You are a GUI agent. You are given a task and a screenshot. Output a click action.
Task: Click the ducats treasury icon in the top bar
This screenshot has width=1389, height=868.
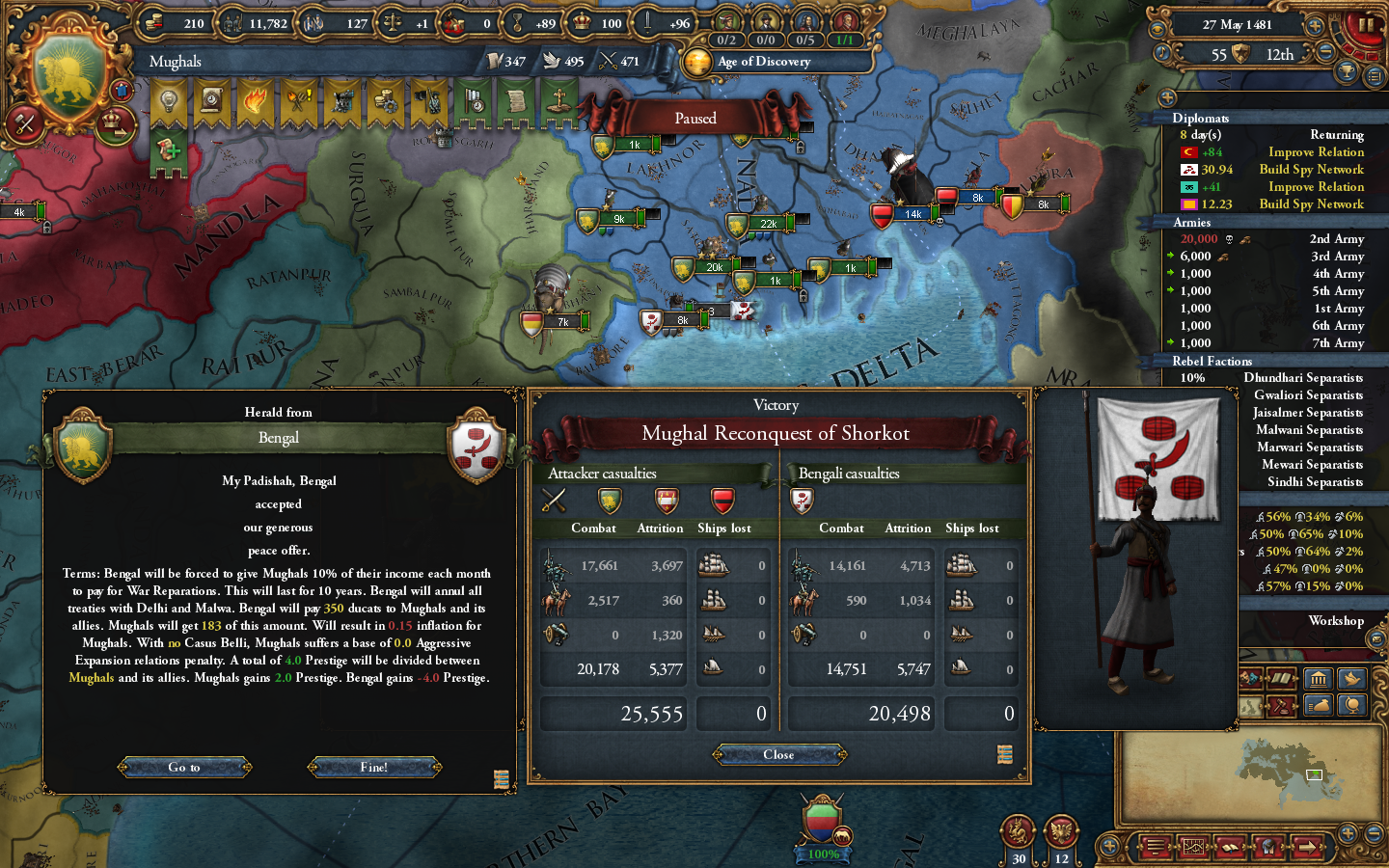(x=152, y=21)
